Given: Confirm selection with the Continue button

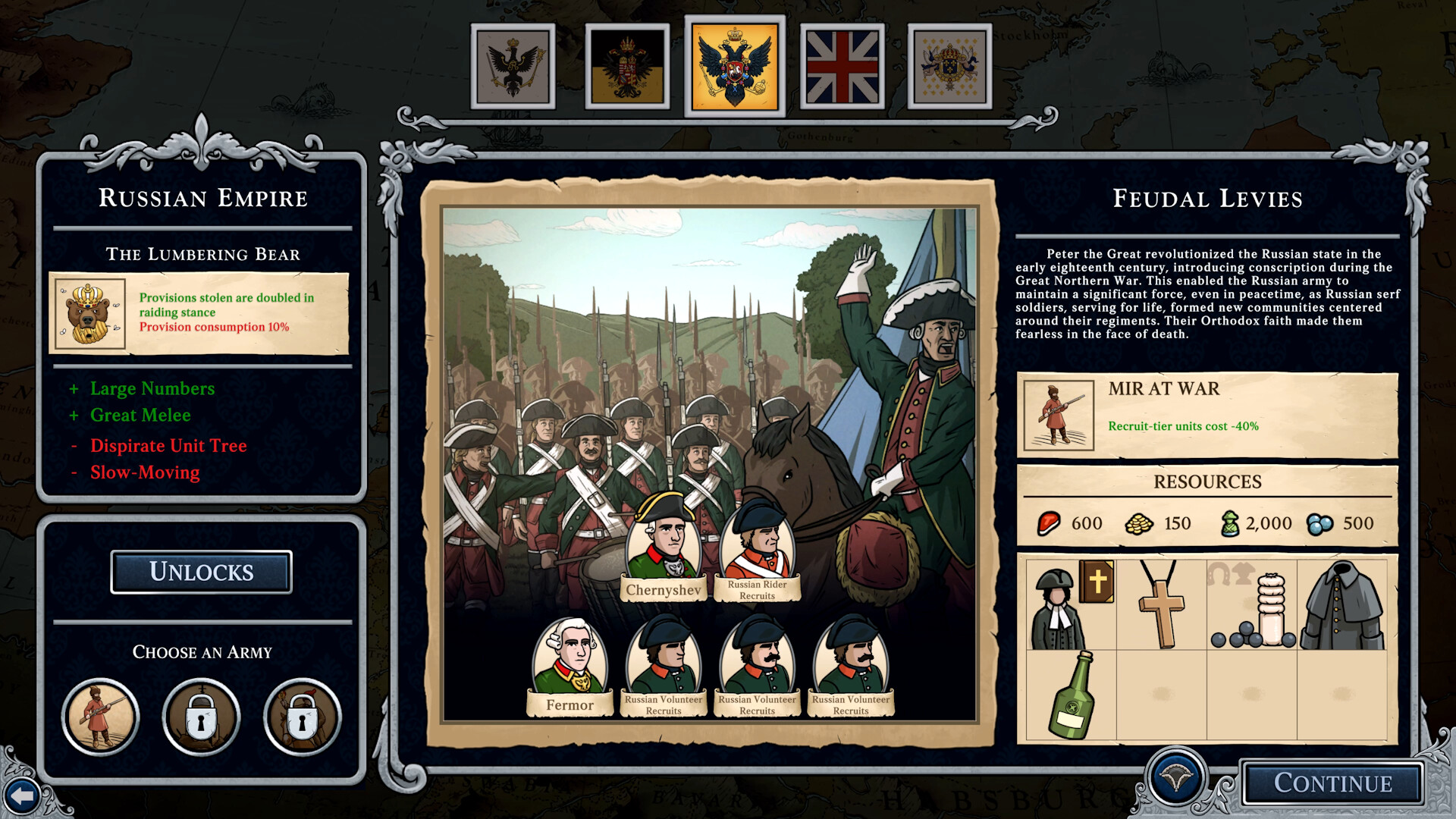Looking at the screenshot, I should pos(1332,783).
